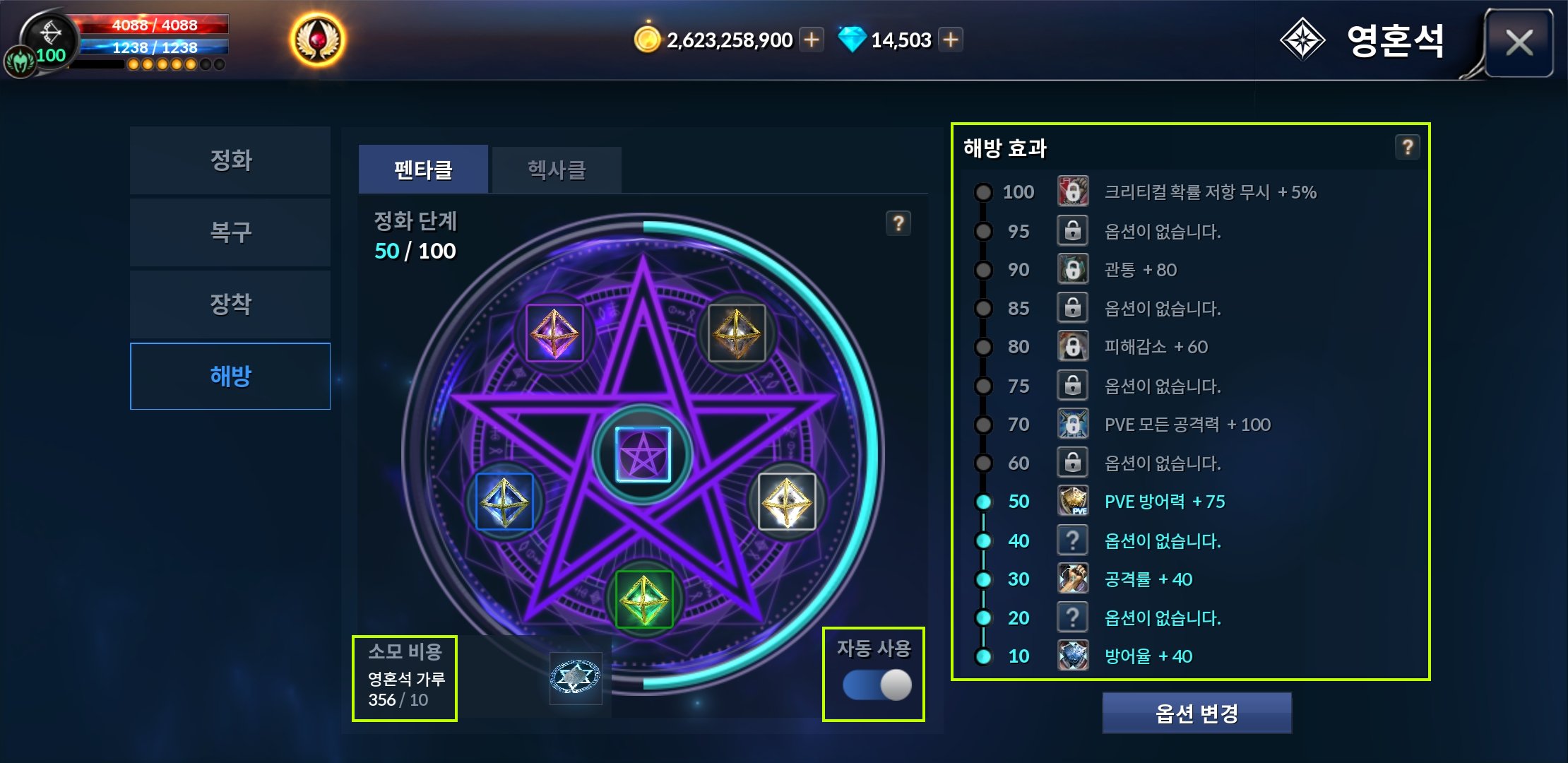Select the central pentagram soul stone
The image size is (1568, 763).
tap(643, 454)
